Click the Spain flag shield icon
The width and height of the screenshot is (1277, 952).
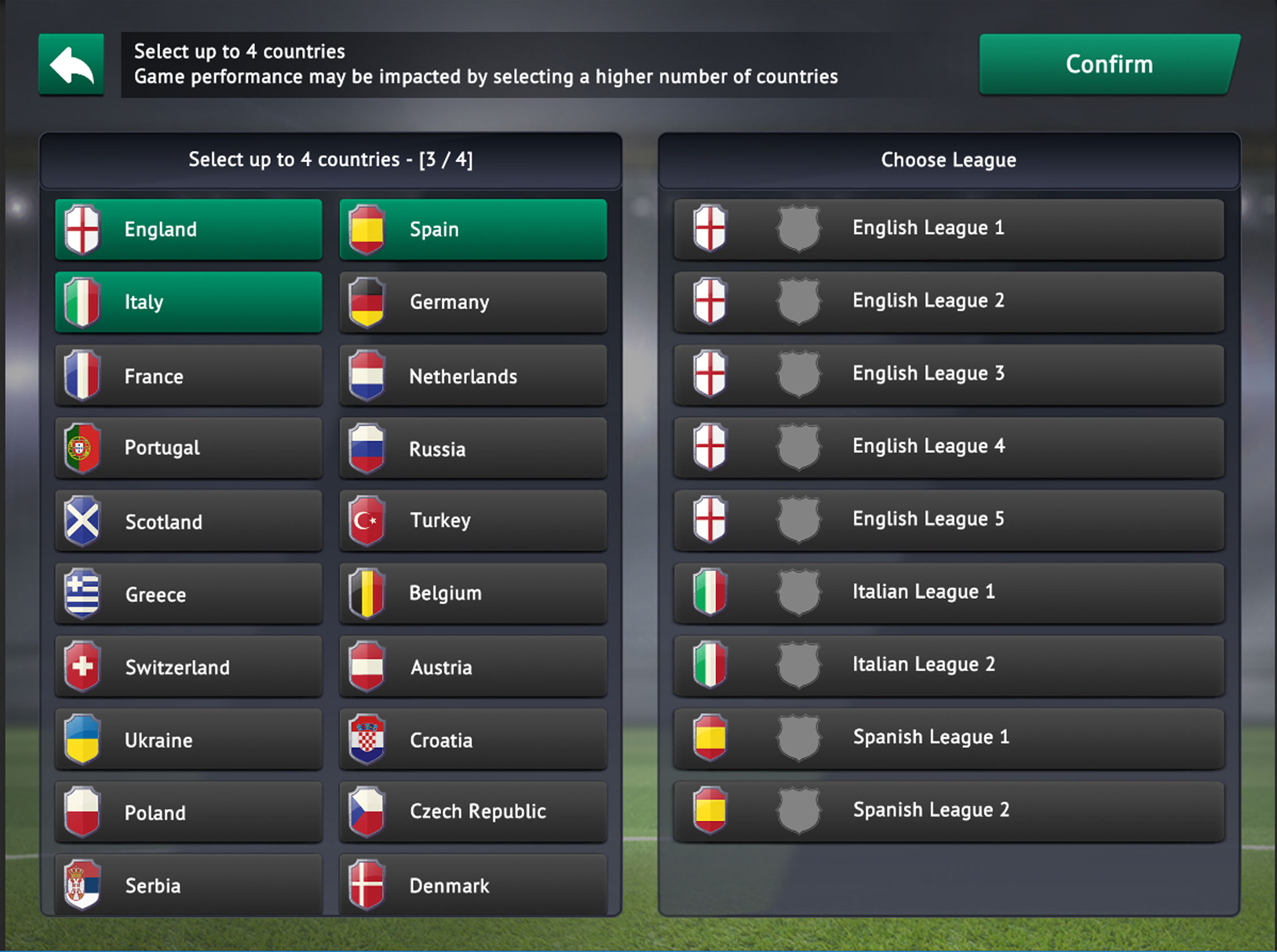pos(367,229)
